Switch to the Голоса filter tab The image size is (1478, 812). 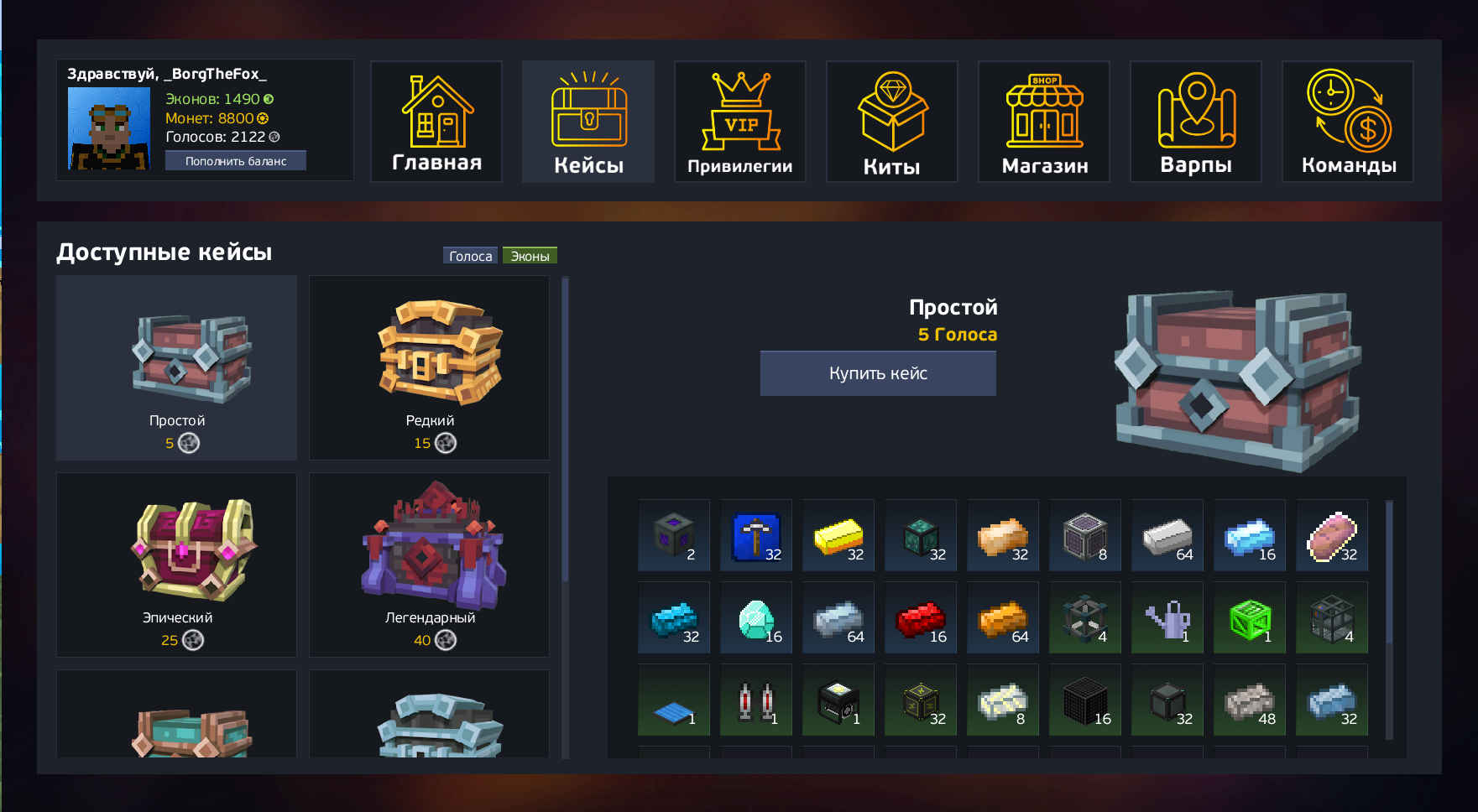(470, 256)
